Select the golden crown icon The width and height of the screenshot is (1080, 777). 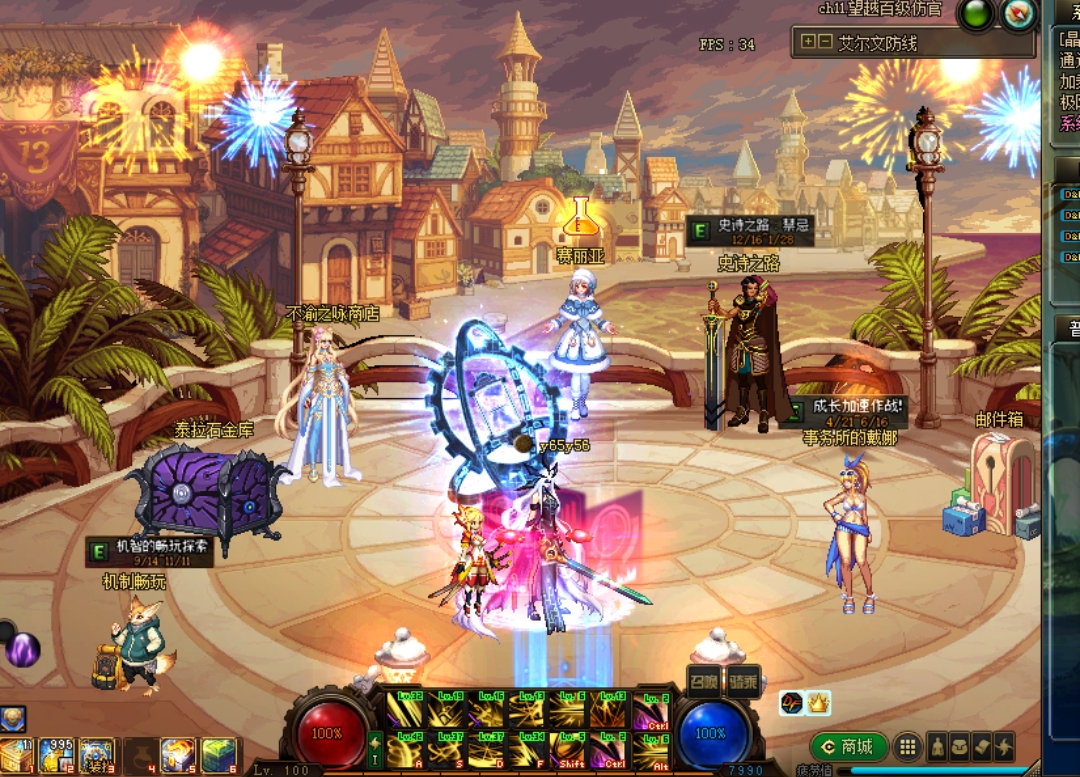(818, 703)
